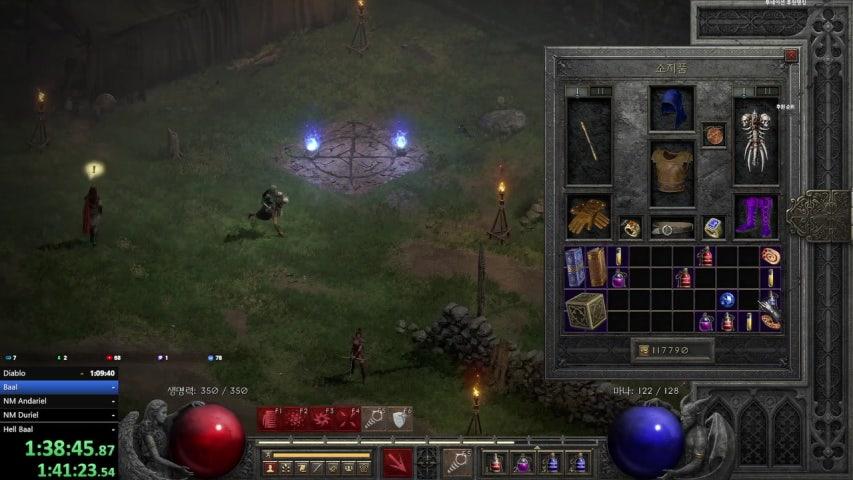Click the equipped belt slot
This screenshot has width=853, height=480.
(672, 228)
